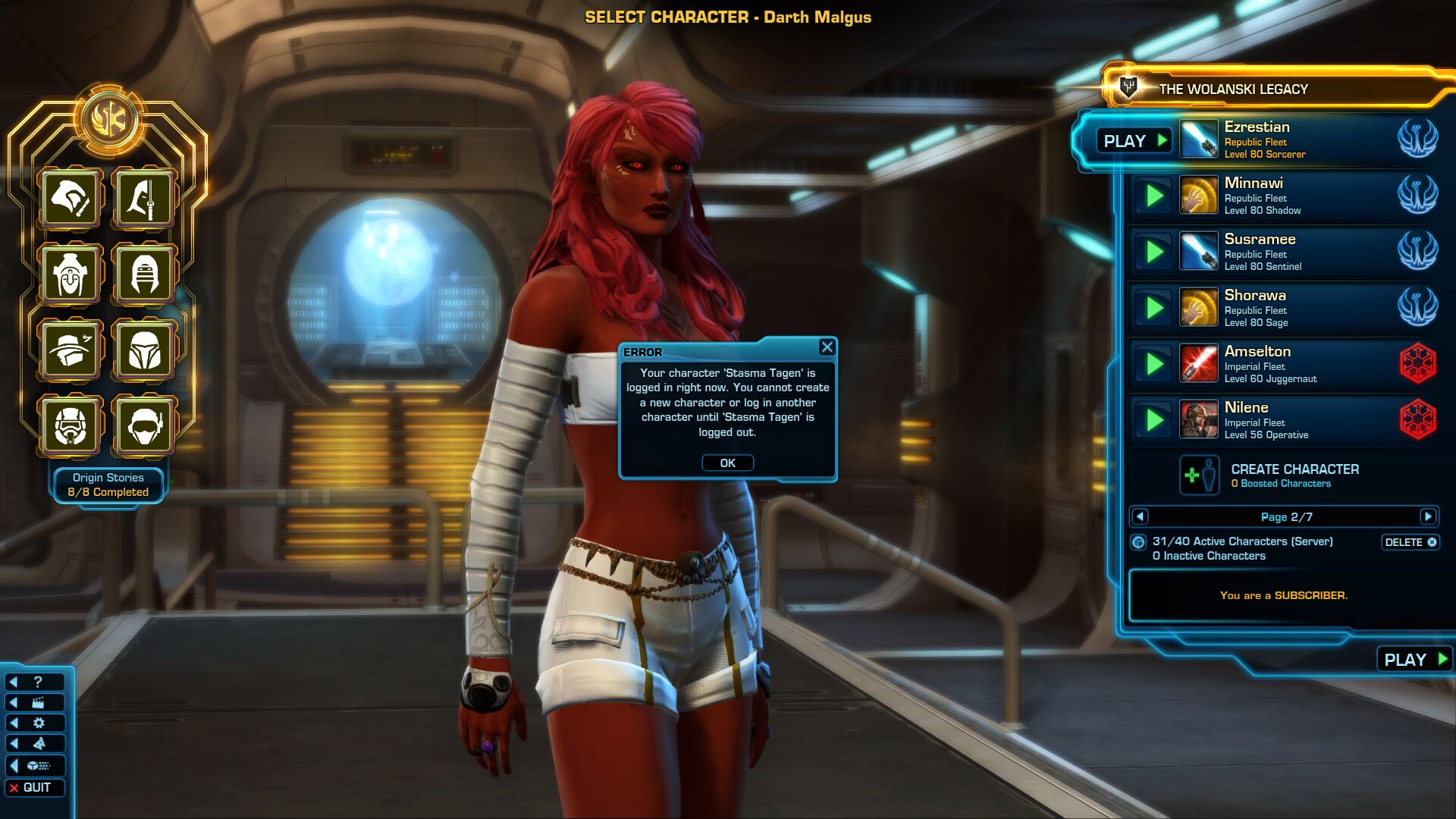Select the Mandalorian helmet origin story icon
1456x819 pixels.
pos(144,350)
